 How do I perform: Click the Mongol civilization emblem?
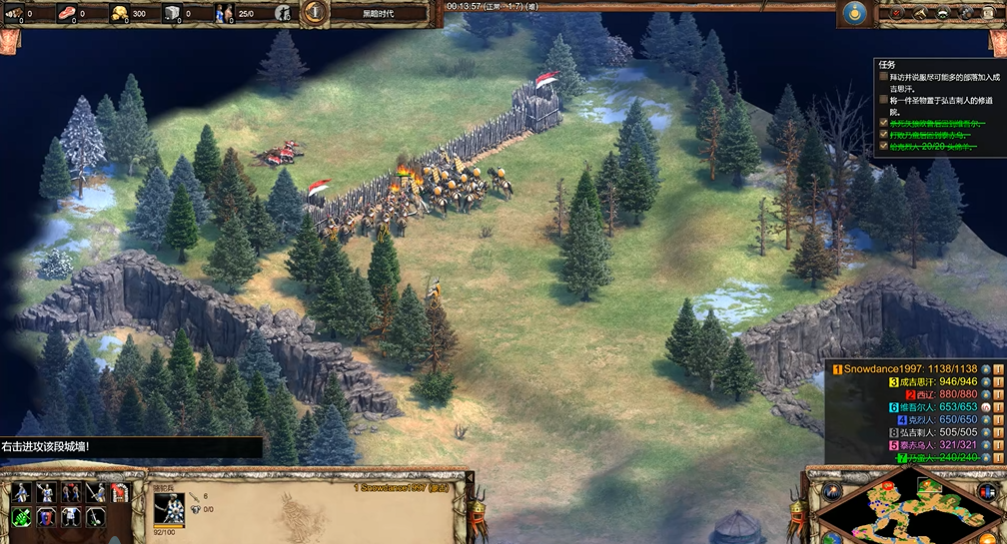[853, 13]
